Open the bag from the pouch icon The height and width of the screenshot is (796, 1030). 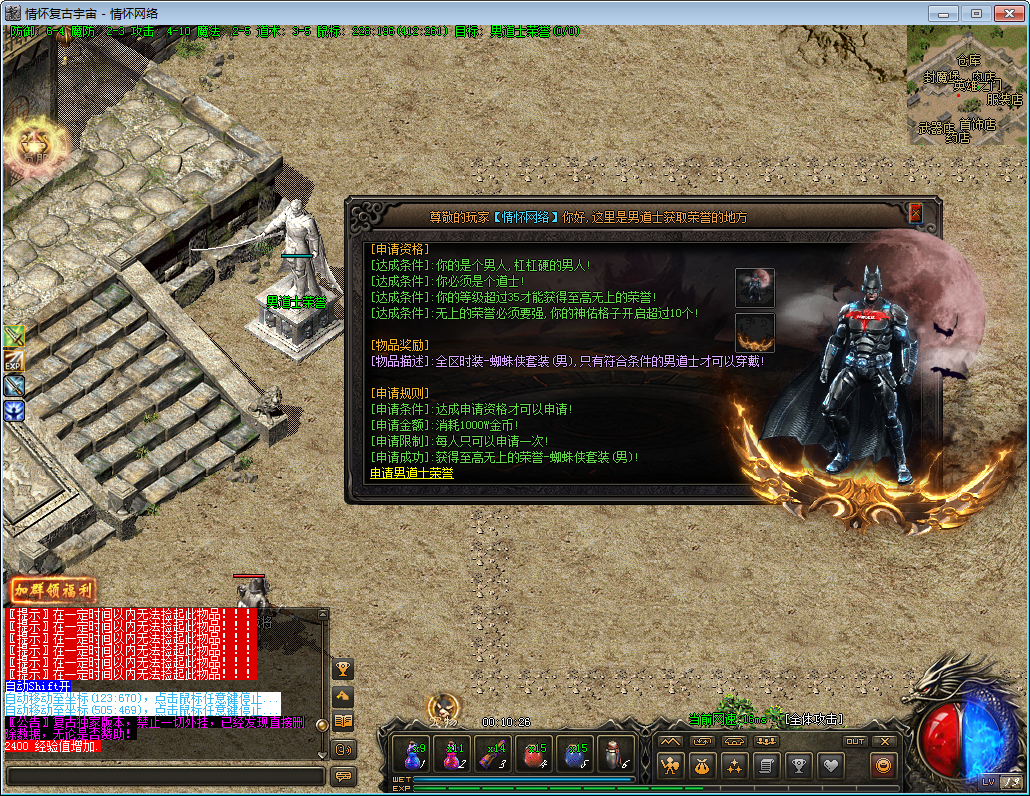[x=702, y=767]
